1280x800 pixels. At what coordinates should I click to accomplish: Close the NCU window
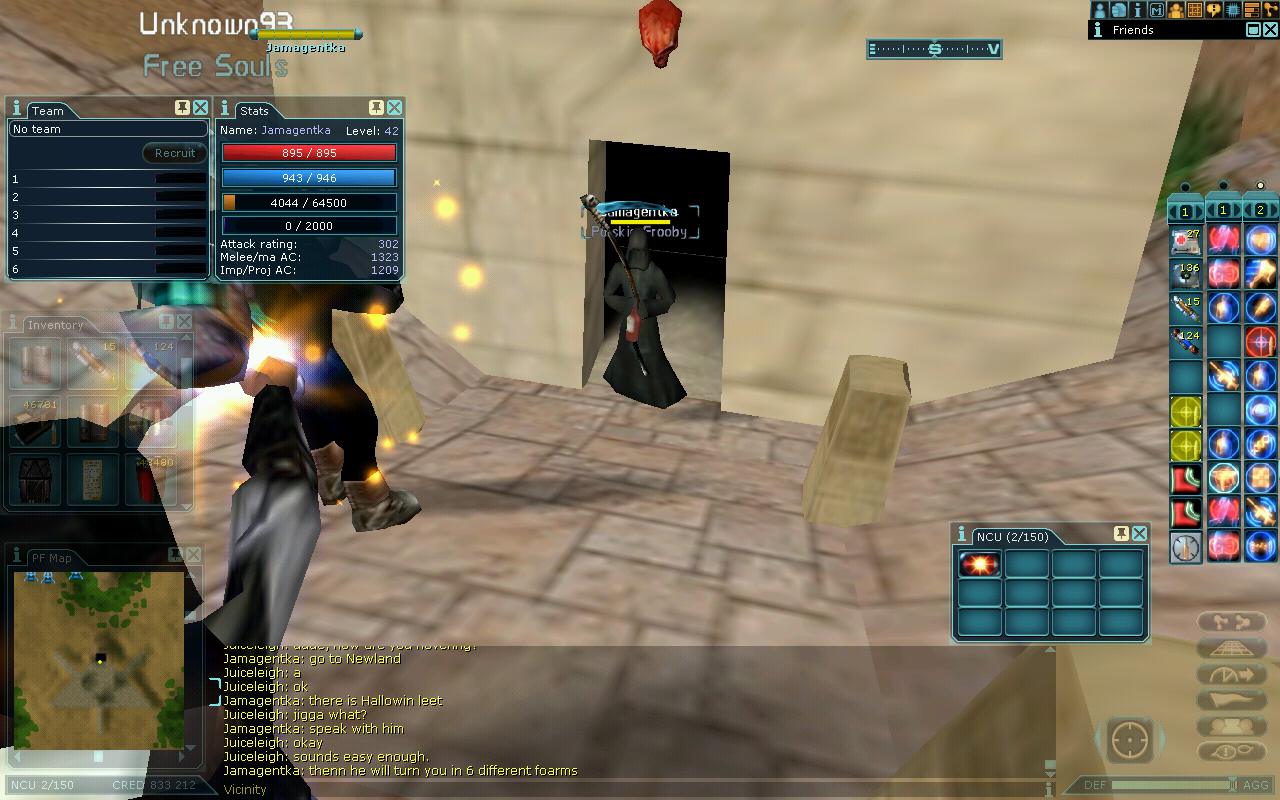tap(1139, 534)
